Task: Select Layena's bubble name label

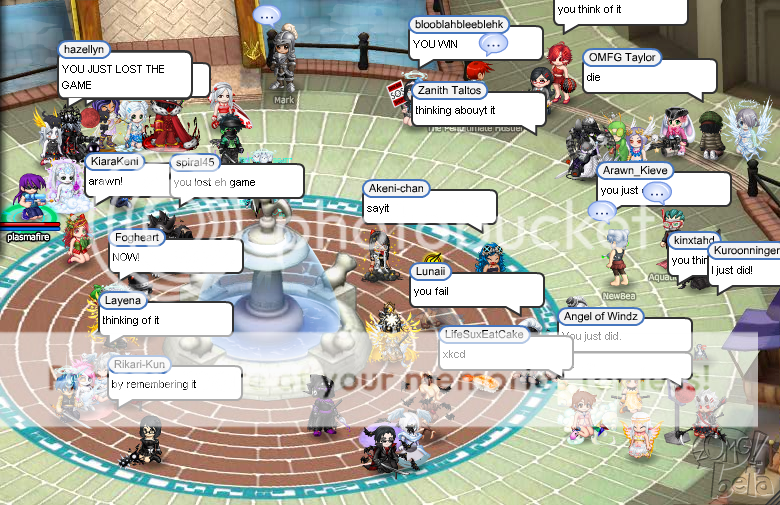Action: [123, 299]
